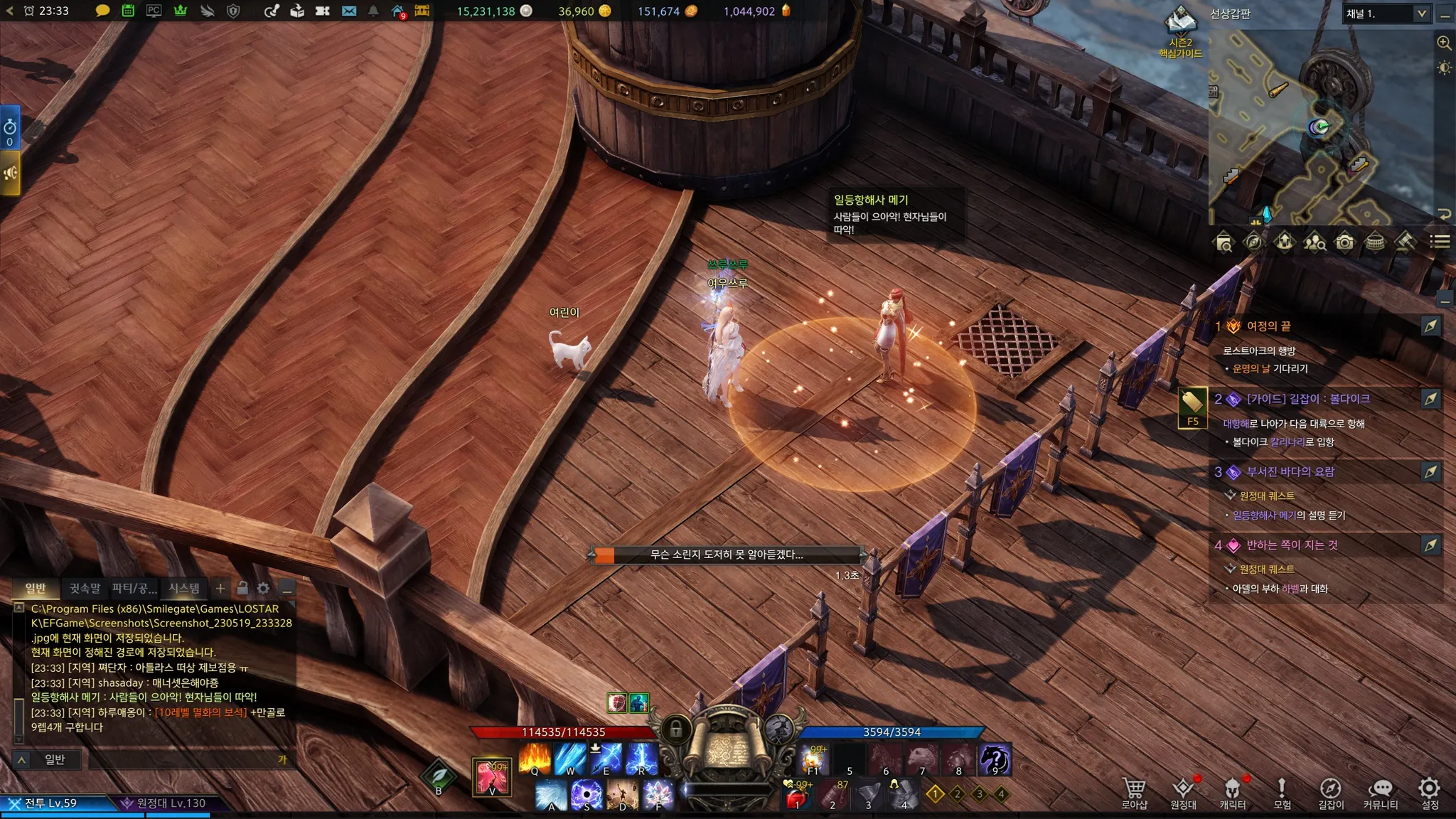Screen dimensions: 1456x819
Task: Open the 길잡이 guide menu
Action: pyautogui.click(x=1331, y=793)
